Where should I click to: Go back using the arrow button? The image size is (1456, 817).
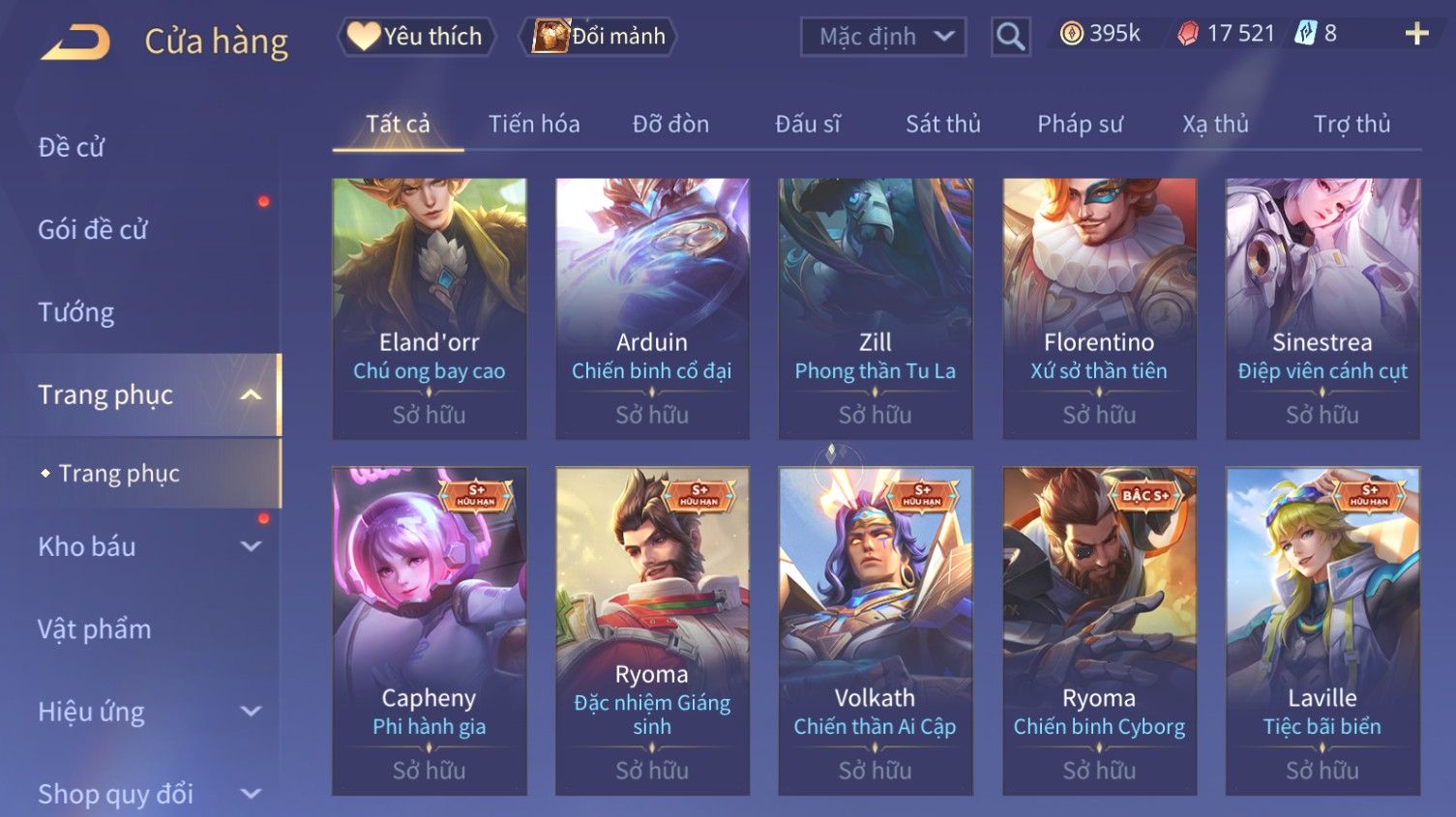click(x=75, y=42)
